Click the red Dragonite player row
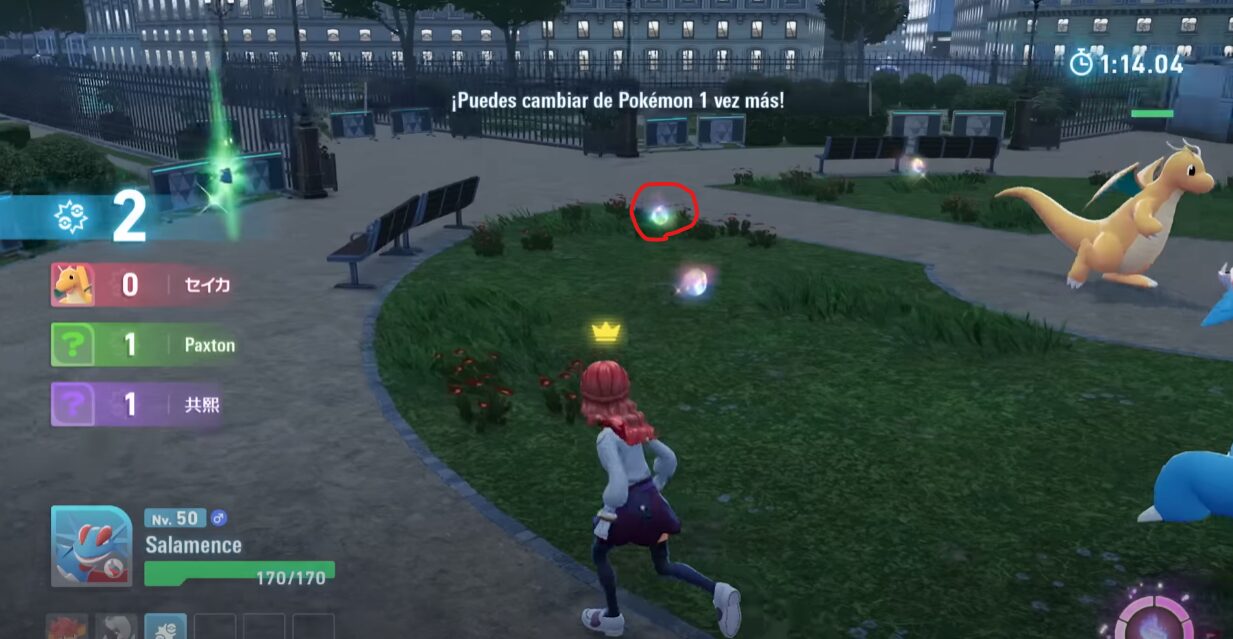This screenshot has width=1233, height=639. coord(143,285)
